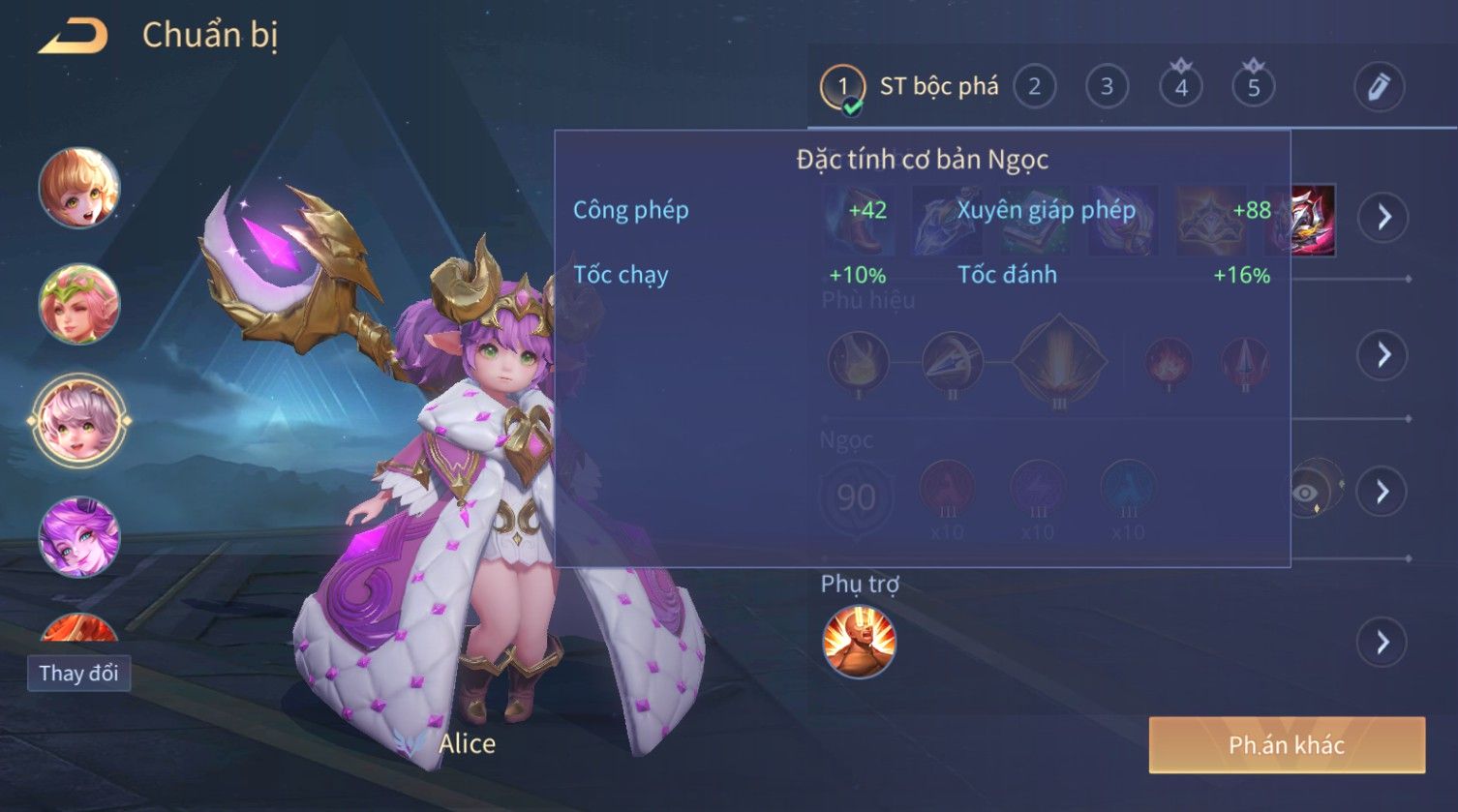Select build preset 1 ST bộc phá

842,87
